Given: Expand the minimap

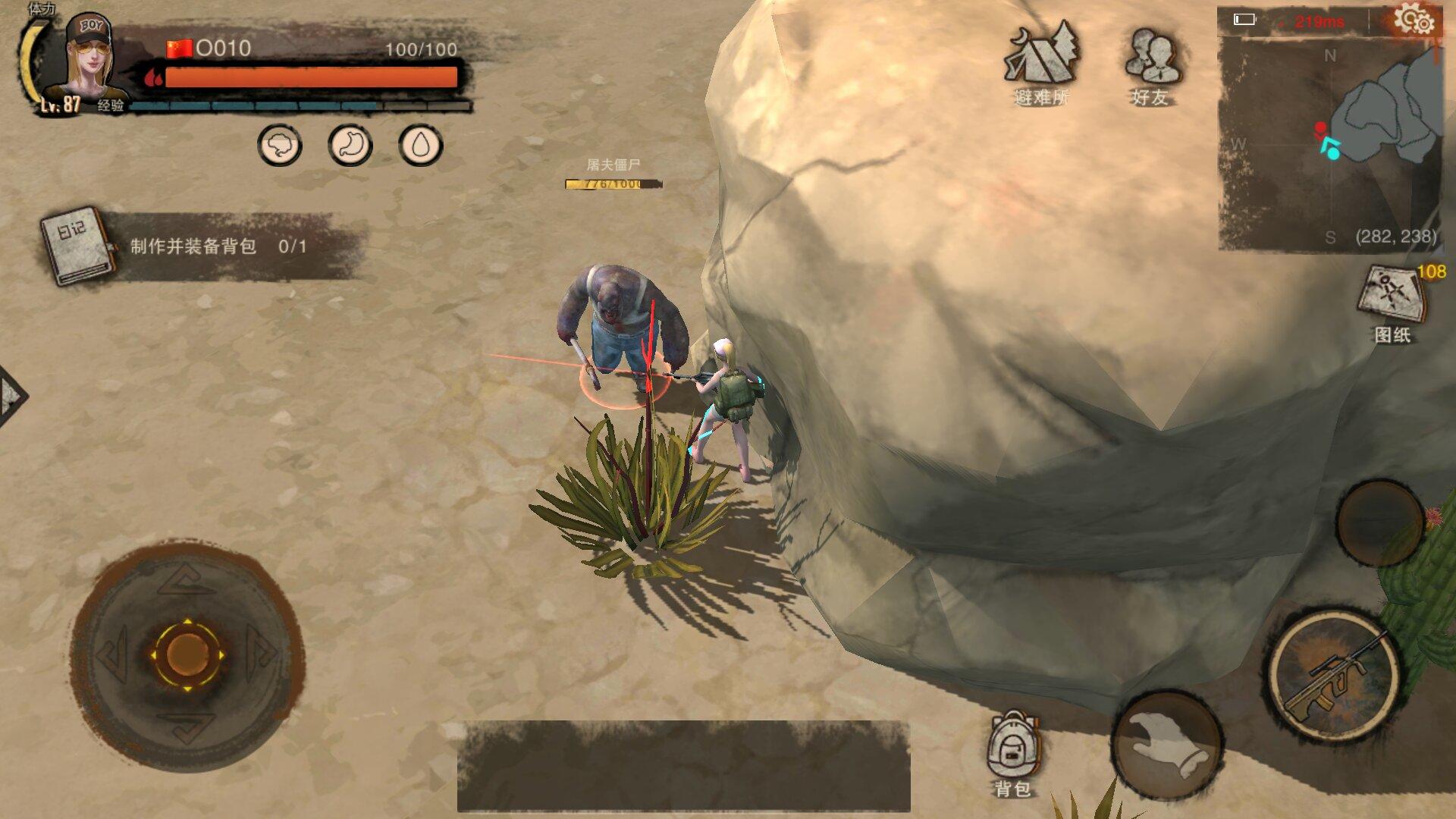Looking at the screenshot, I should (x=1330, y=144).
